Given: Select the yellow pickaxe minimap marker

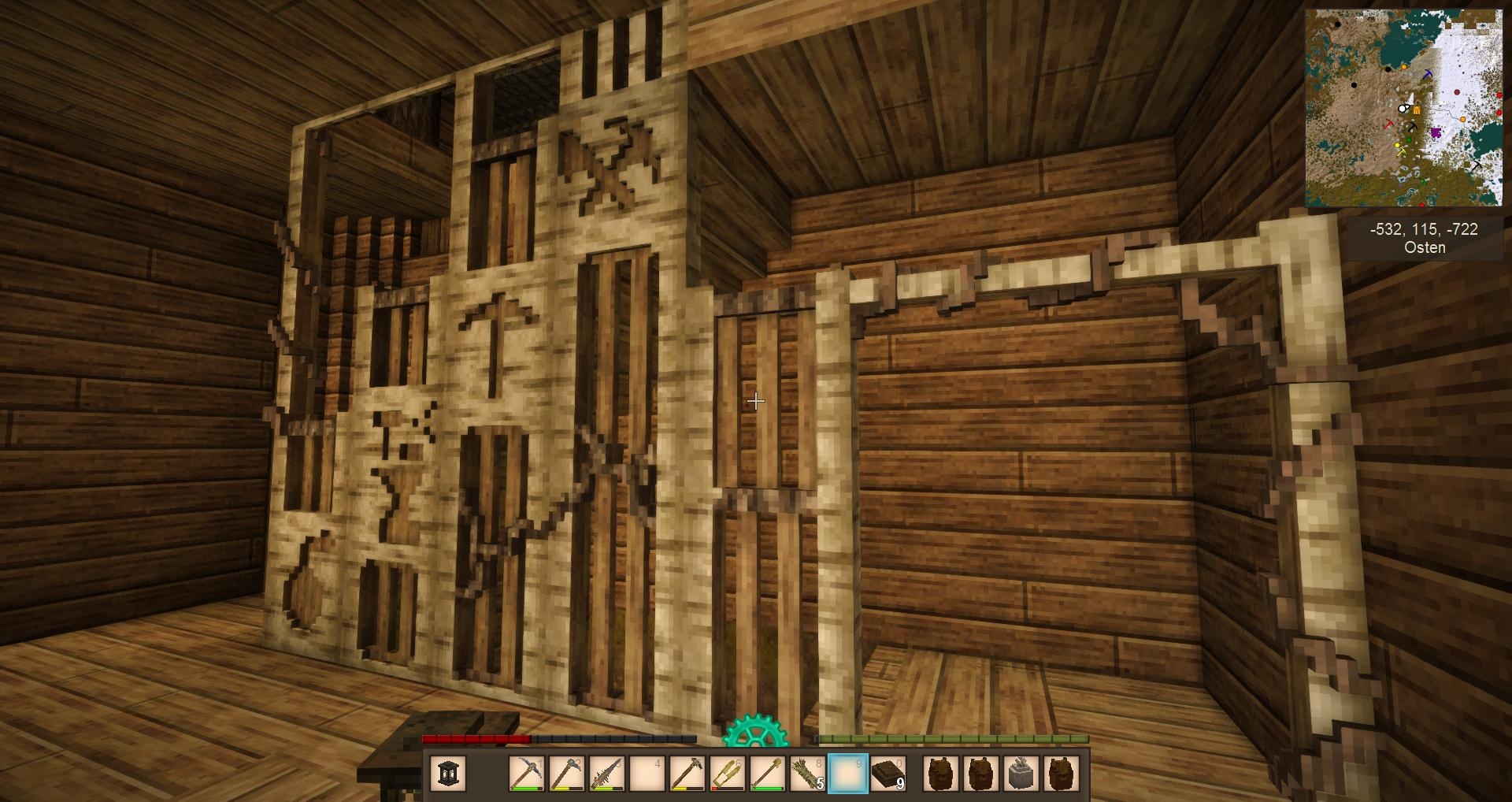Looking at the screenshot, I should 1402,151.
